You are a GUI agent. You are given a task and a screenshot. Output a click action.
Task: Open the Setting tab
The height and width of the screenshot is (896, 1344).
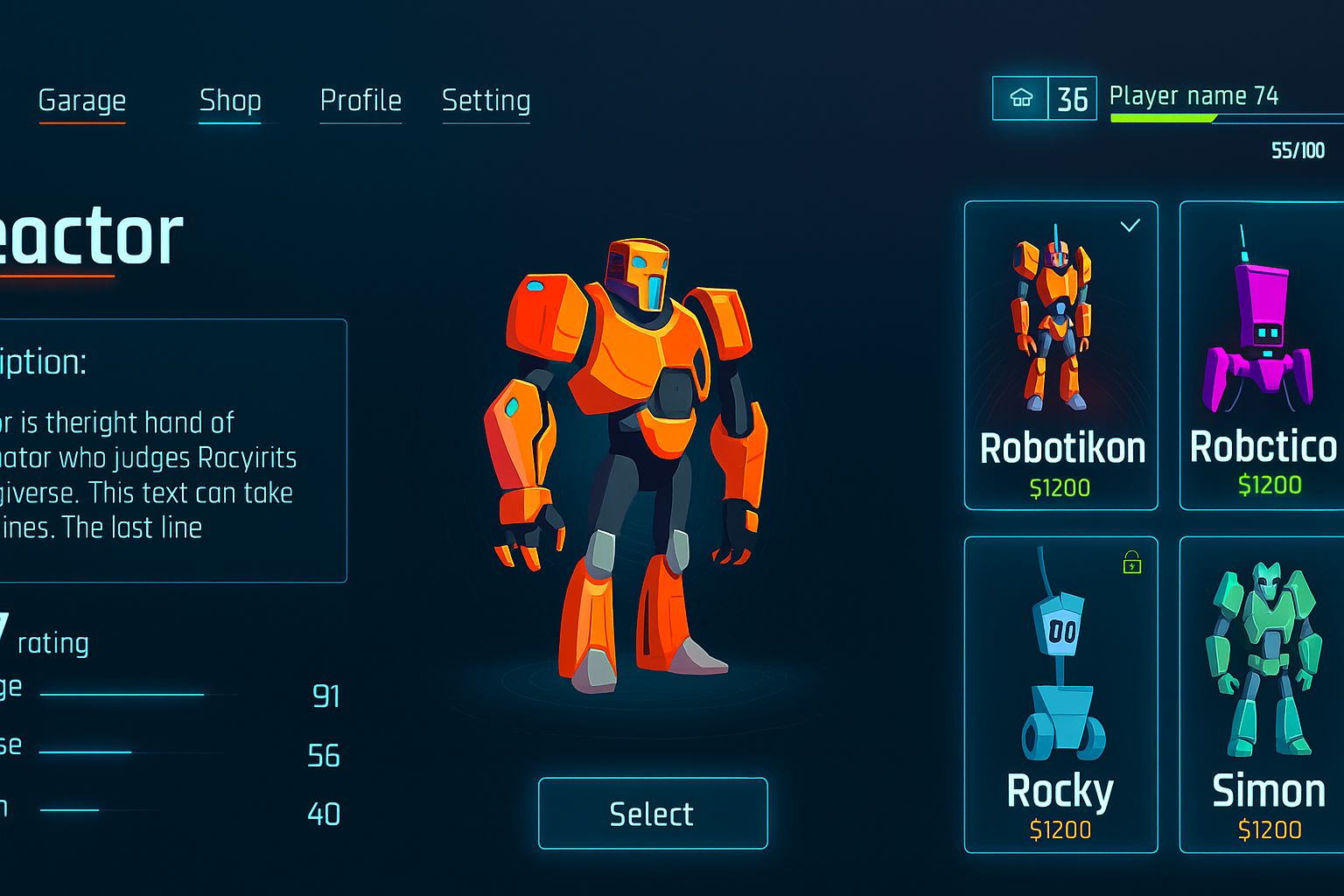486,101
